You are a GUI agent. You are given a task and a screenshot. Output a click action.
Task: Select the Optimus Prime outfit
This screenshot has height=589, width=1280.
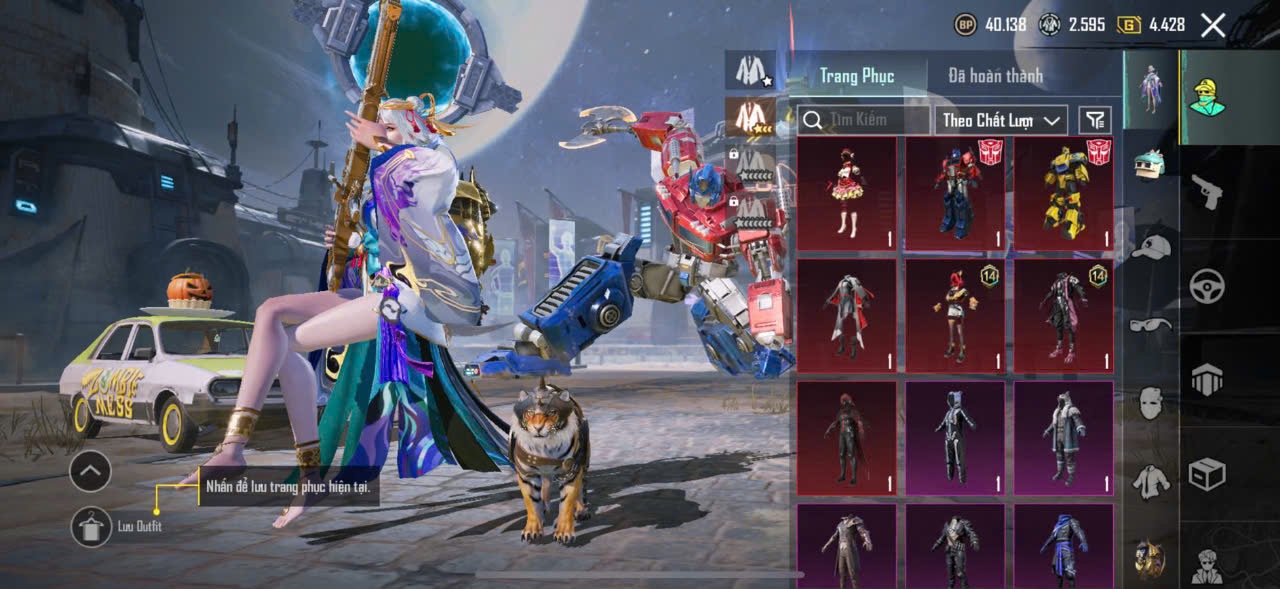(x=955, y=193)
